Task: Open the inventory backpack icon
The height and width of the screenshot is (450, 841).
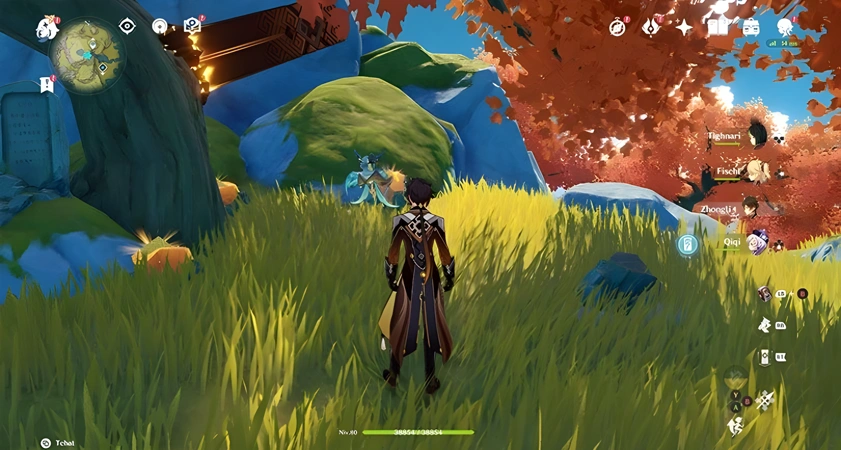Action: (x=751, y=27)
